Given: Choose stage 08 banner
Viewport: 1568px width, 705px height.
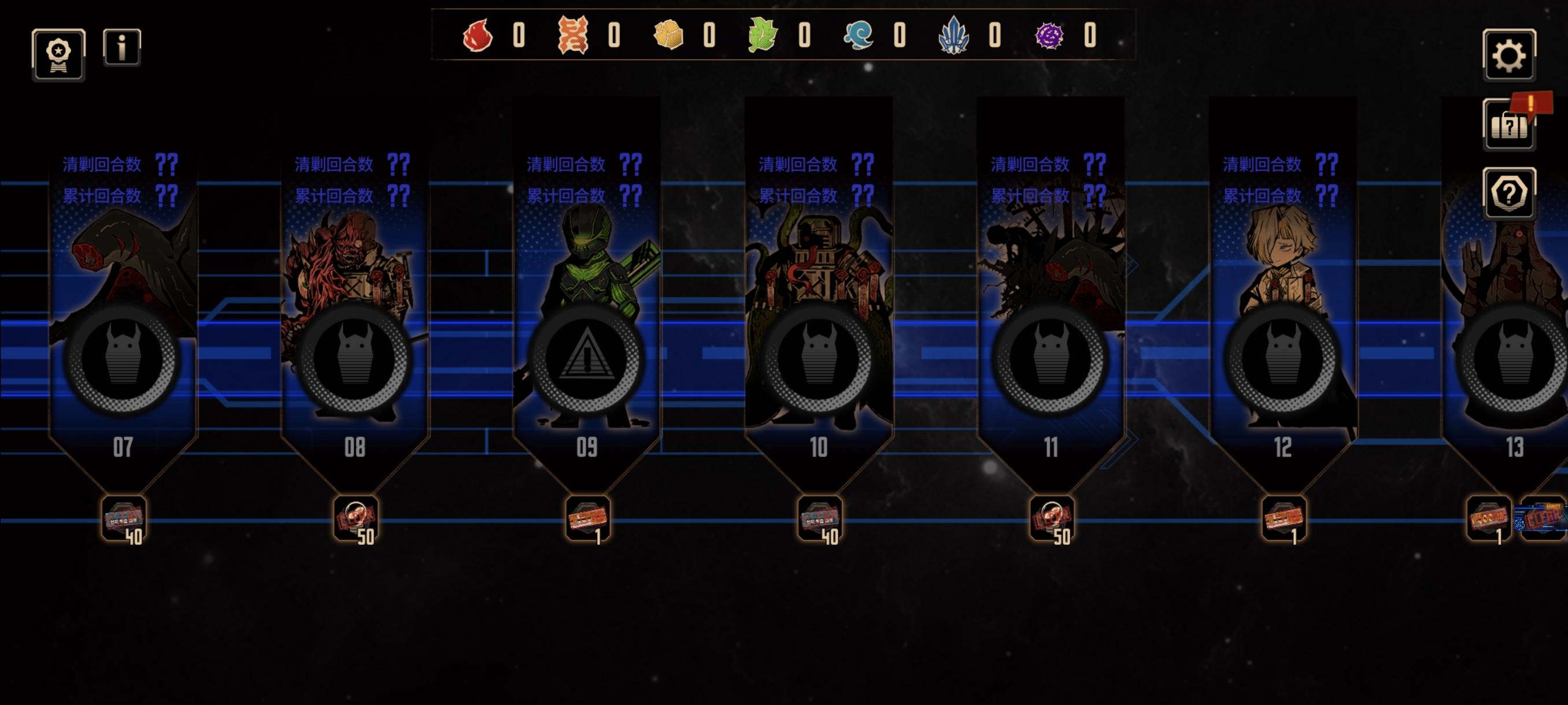Looking at the screenshot, I should tap(355, 304).
